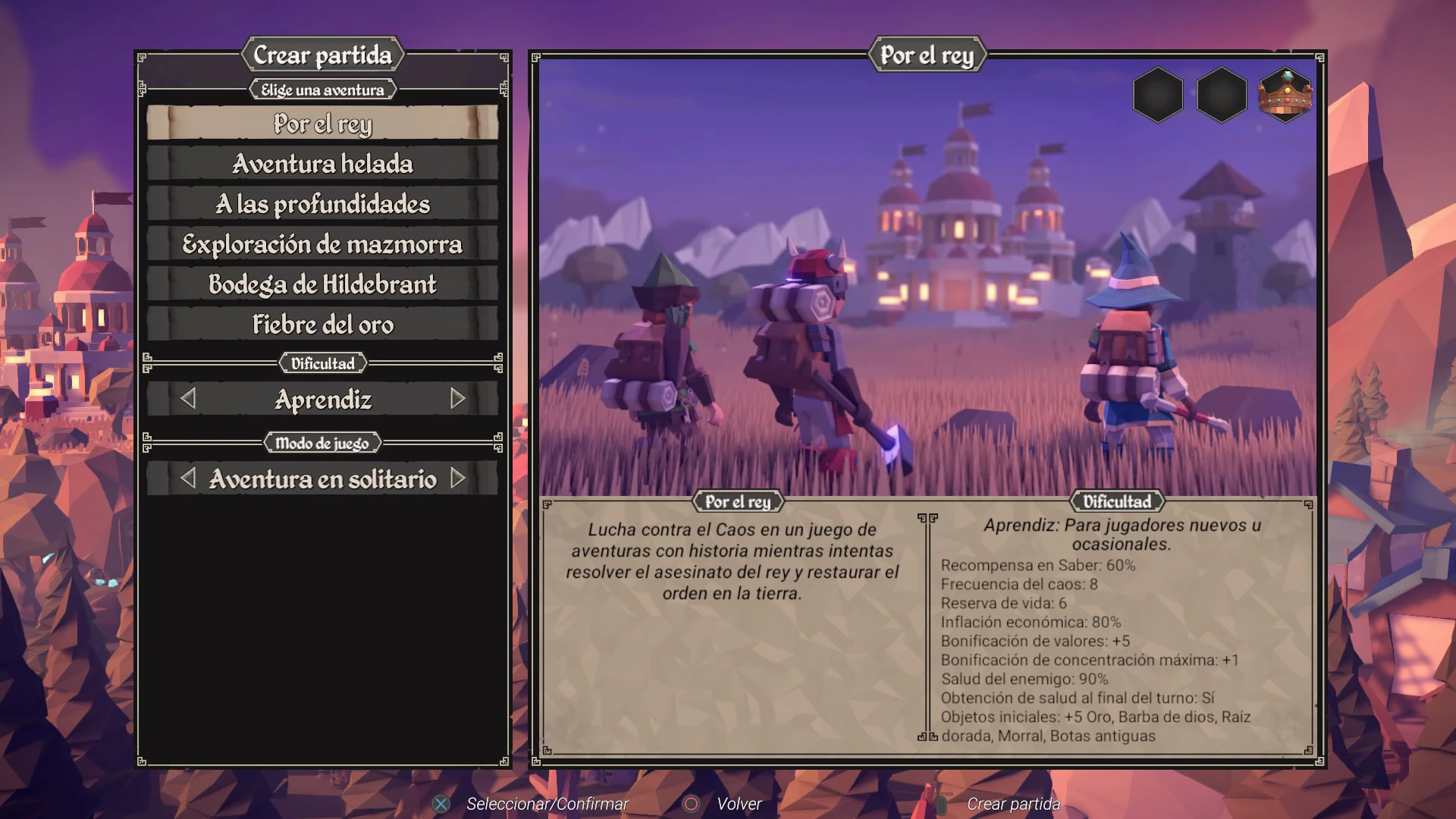Screen dimensions: 1456x819
Task: Click left arrow next to Aventura en solitario
Action: 188,479
